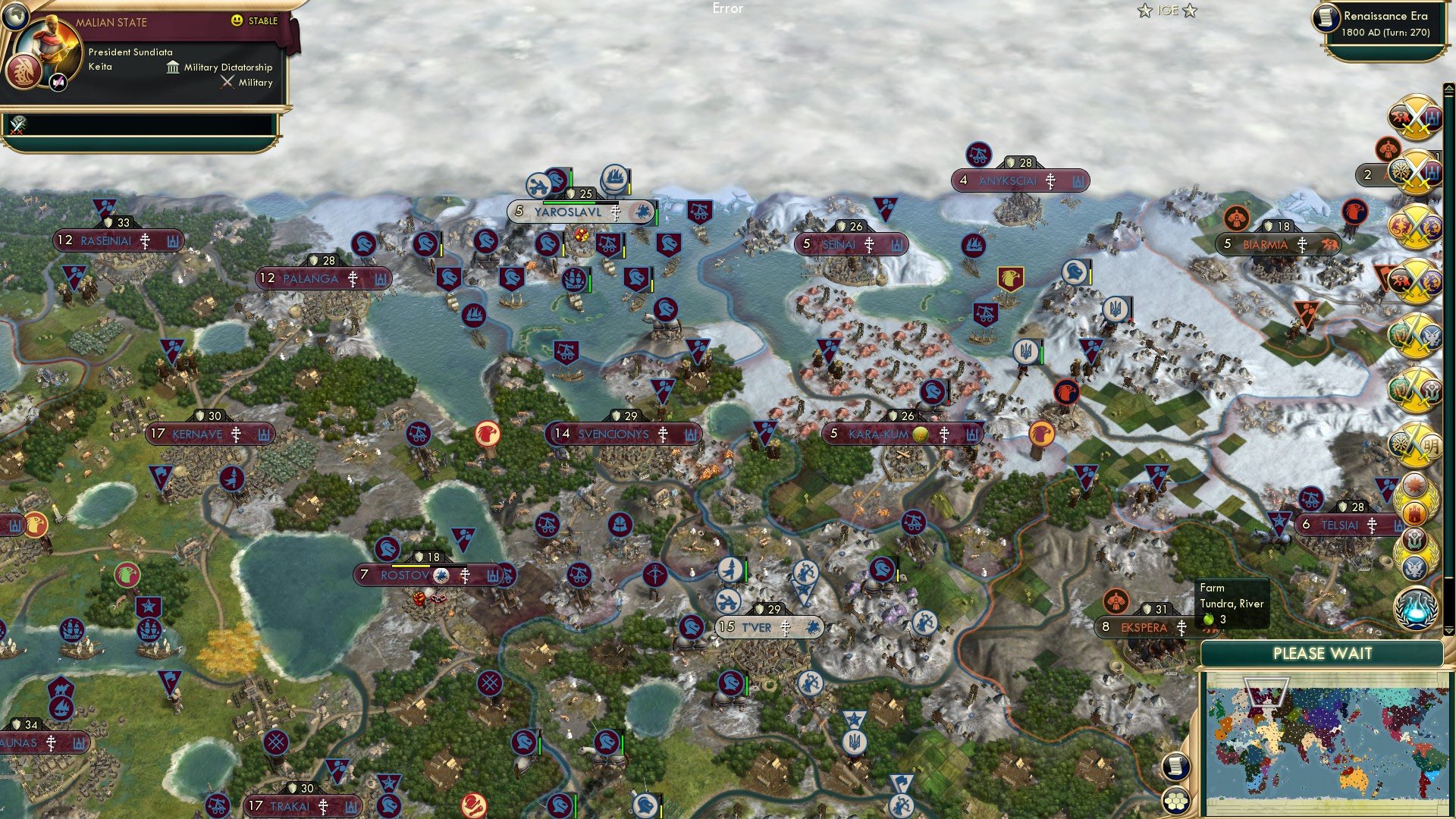Click the faith symbol on Ekspera's banner
Image resolution: width=1456 pixels, height=819 pixels.
pos(1181,628)
